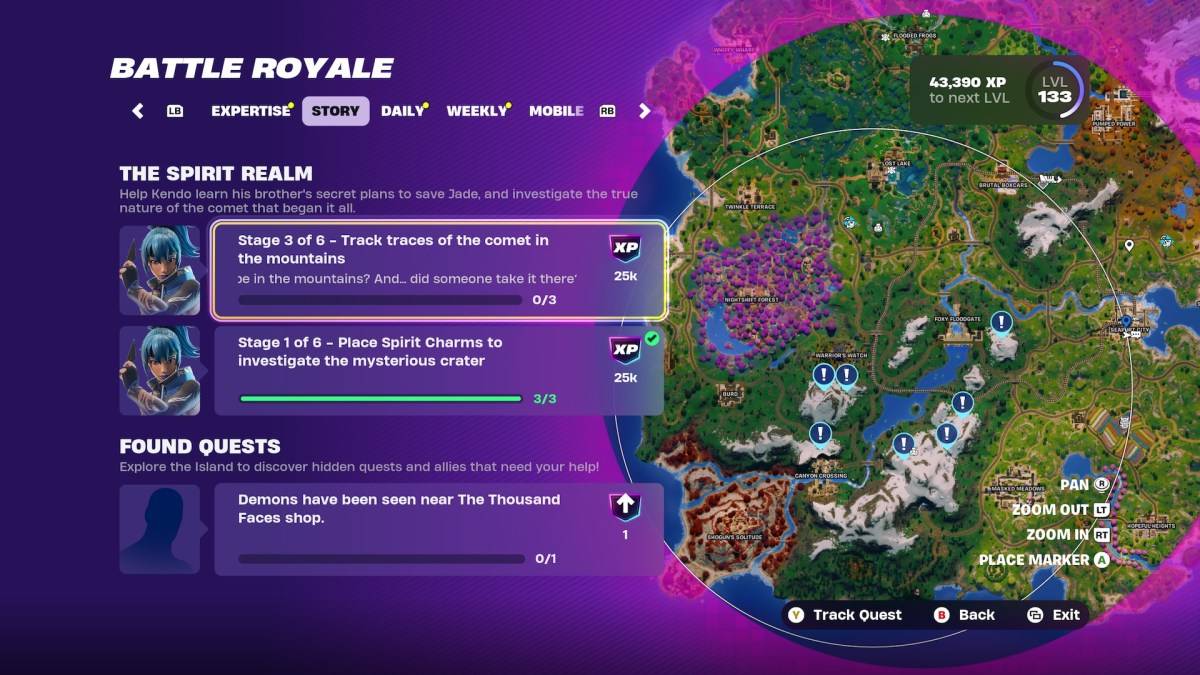The width and height of the screenshot is (1200, 675).
Task: Switch to the Mobile tab
Action: coord(556,111)
